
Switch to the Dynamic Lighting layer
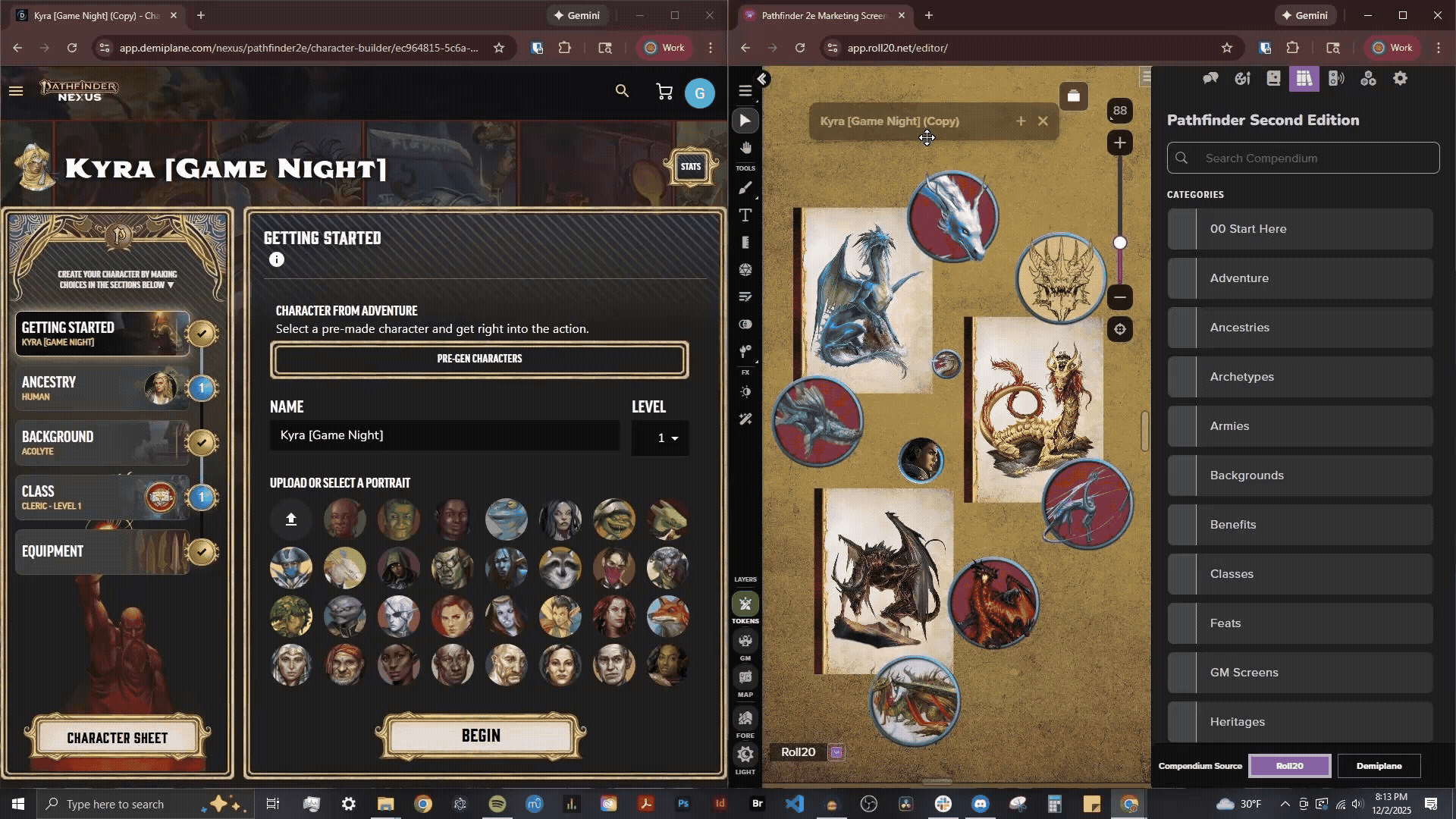(745, 755)
